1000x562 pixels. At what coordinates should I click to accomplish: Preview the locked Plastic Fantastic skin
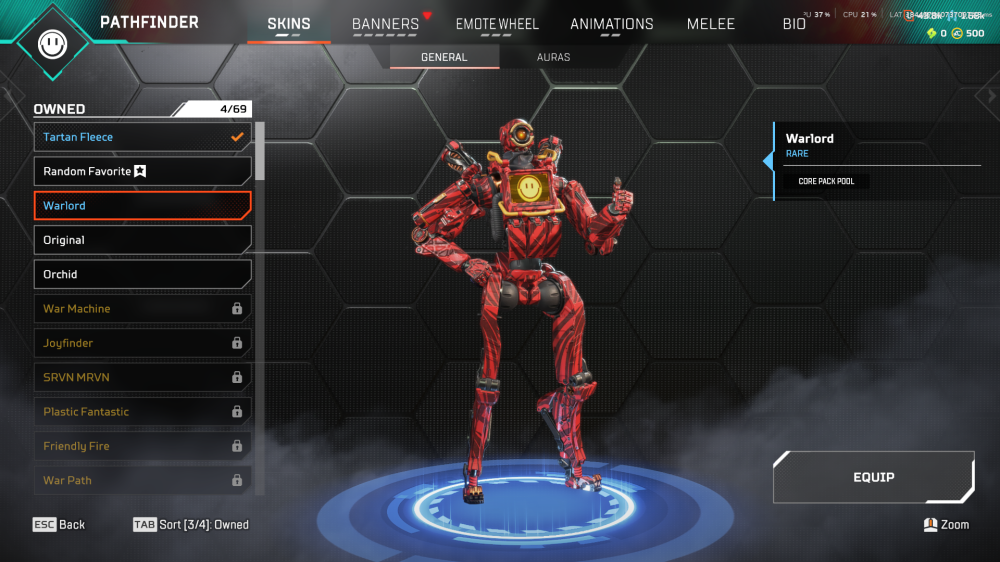[x=142, y=412]
